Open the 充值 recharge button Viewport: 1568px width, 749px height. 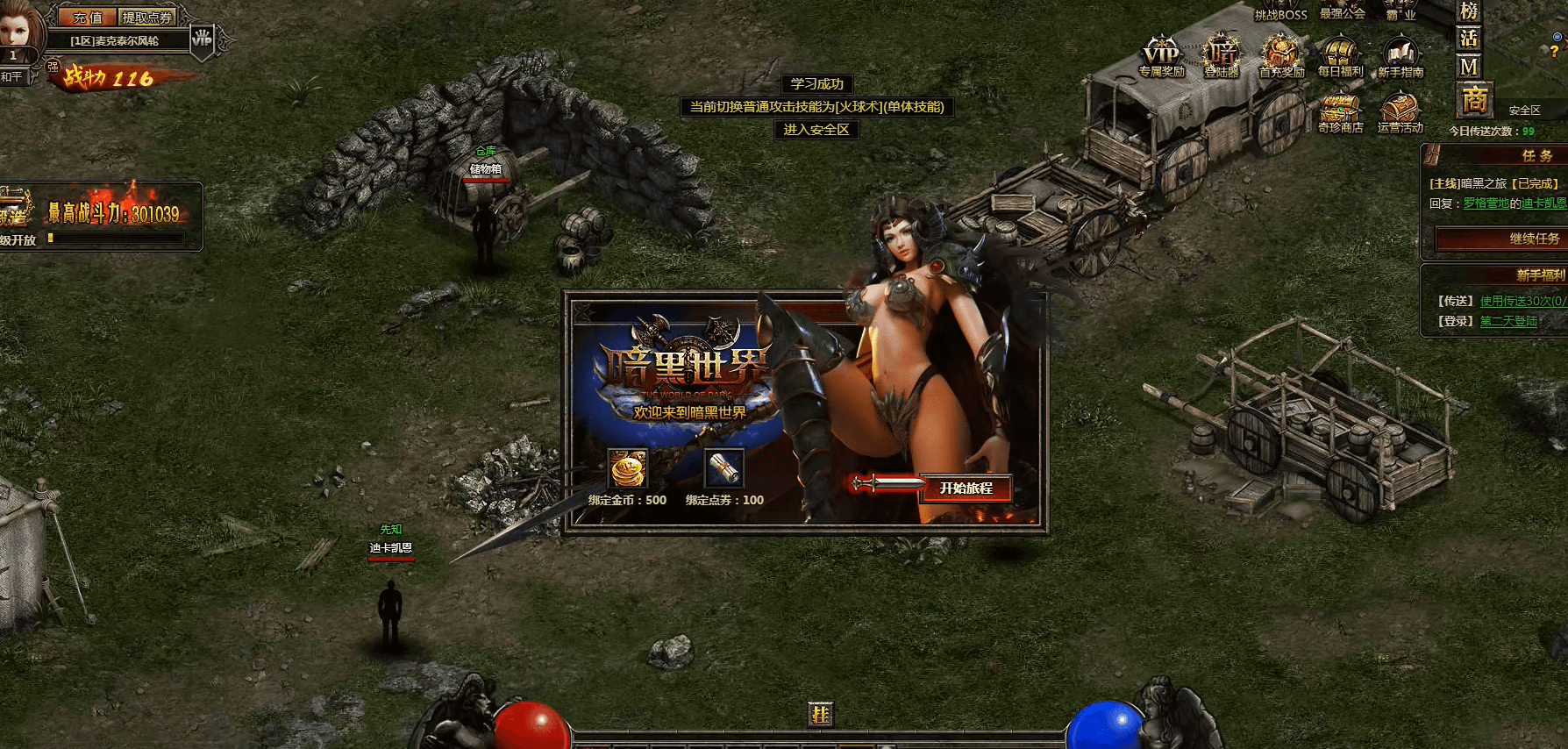pos(87,18)
